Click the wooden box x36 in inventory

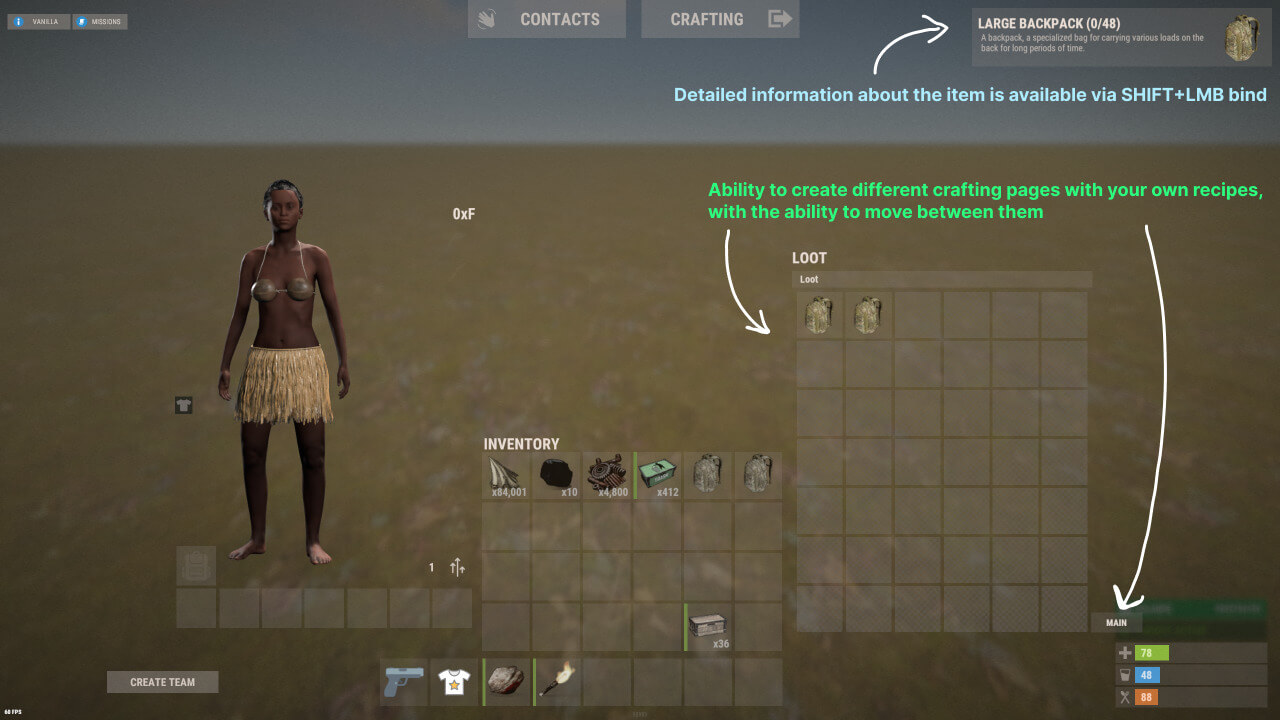tap(707, 622)
